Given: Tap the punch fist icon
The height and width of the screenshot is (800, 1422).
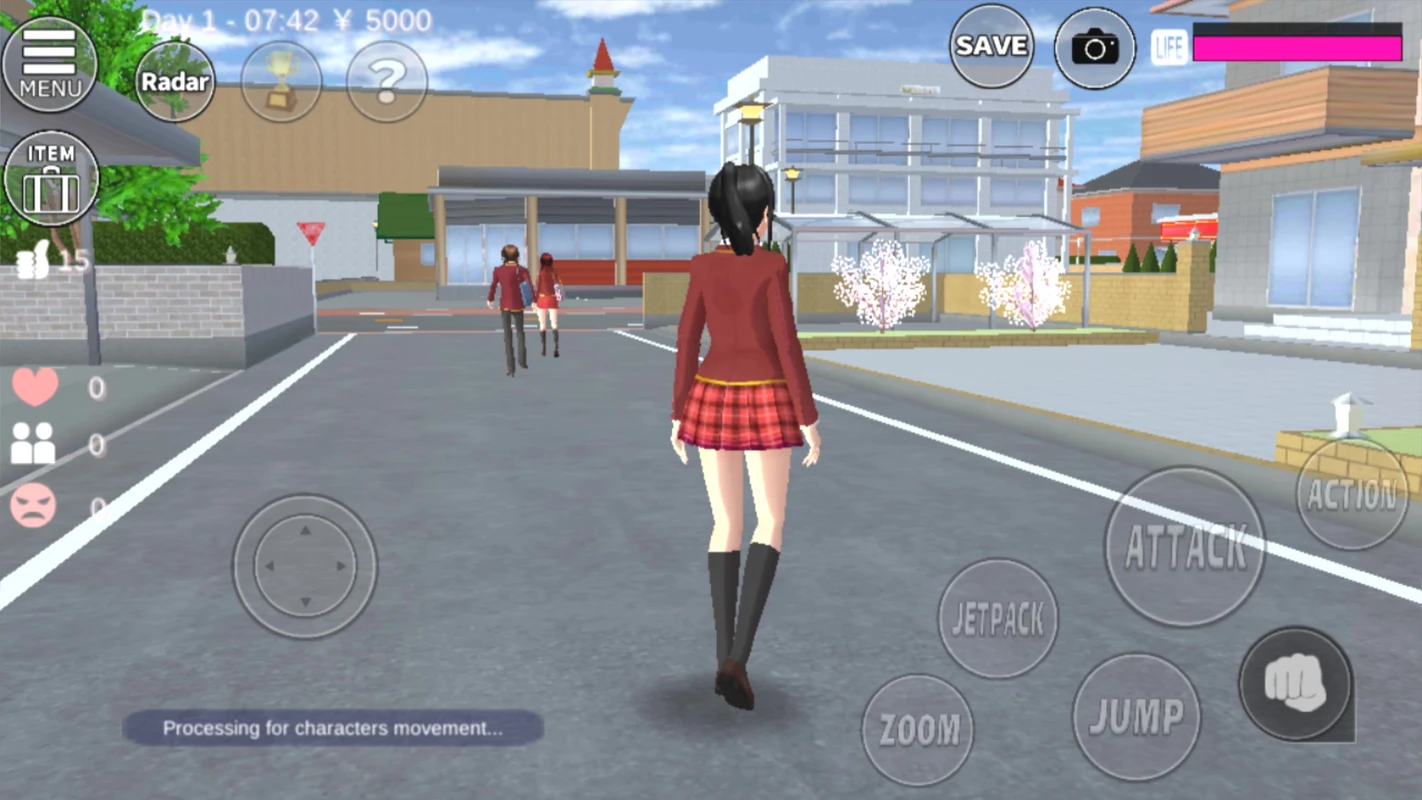Looking at the screenshot, I should point(1294,686).
